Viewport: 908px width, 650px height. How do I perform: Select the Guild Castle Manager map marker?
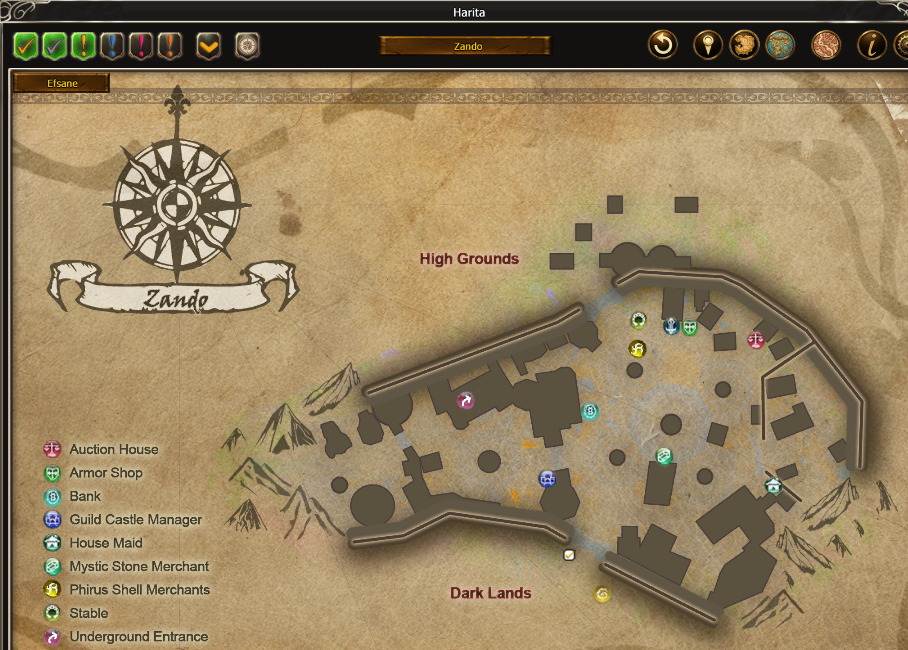click(547, 479)
